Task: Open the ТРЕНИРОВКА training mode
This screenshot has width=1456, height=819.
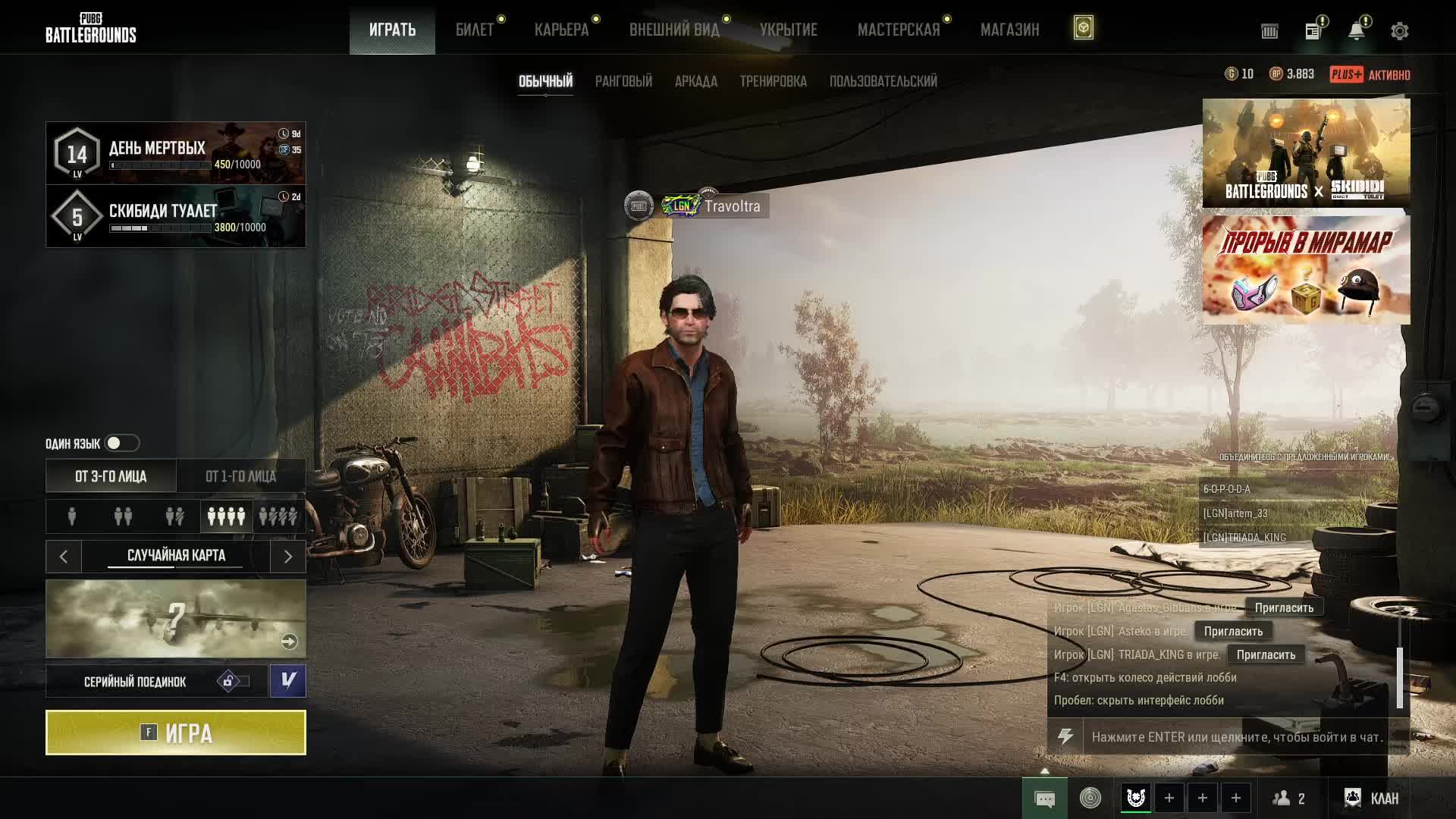Action: coord(773,81)
